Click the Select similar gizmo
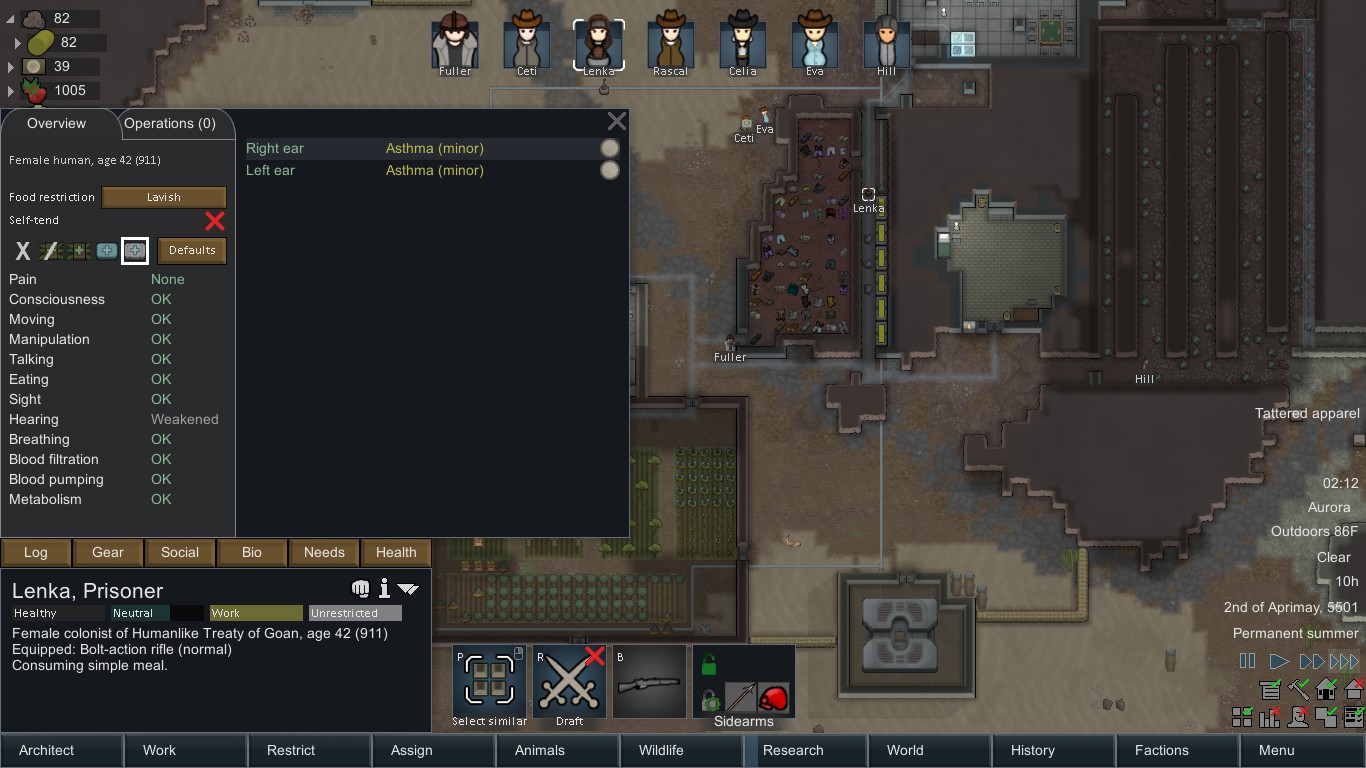Viewport: 1366px width, 768px height. [x=489, y=680]
